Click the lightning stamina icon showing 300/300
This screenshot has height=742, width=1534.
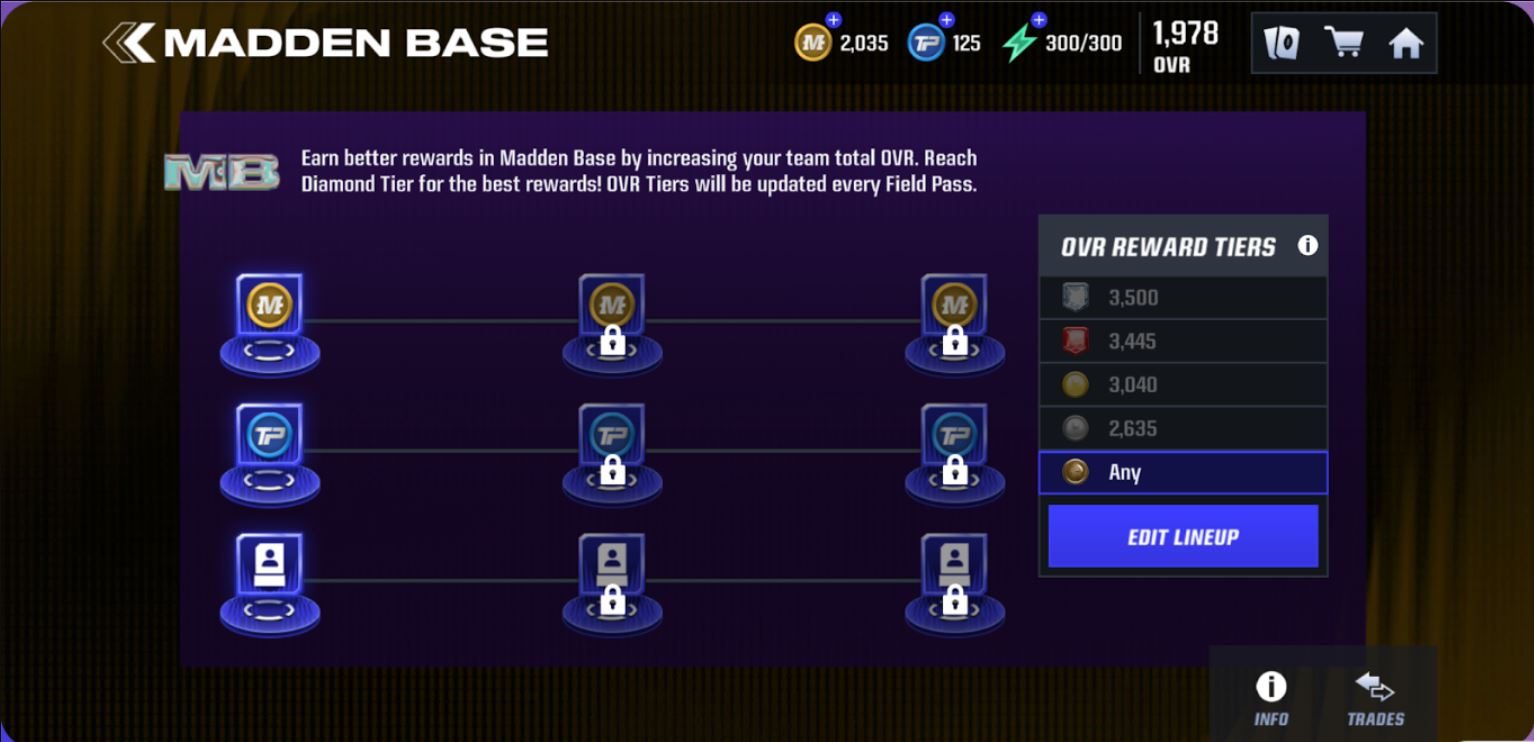(1020, 43)
